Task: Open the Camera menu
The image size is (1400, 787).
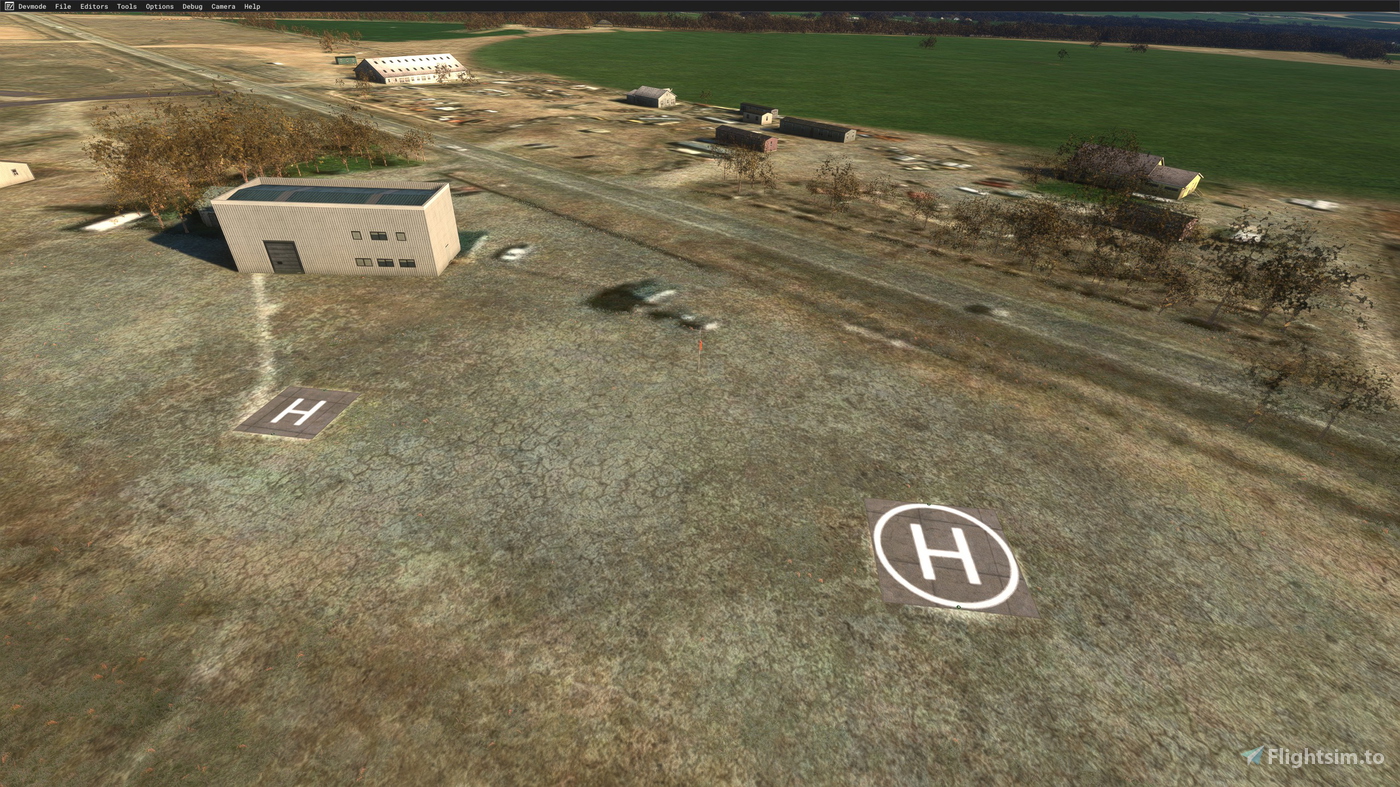Action: (x=221, y=5)
